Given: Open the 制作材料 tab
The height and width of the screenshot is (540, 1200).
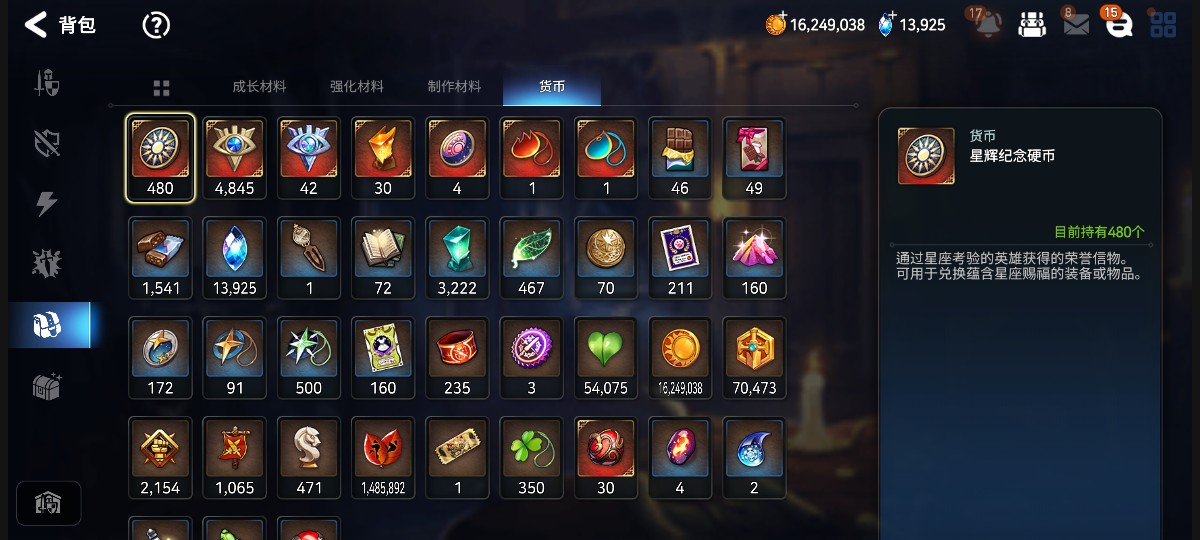Looking at the screenshot, I should click(454, 87).
